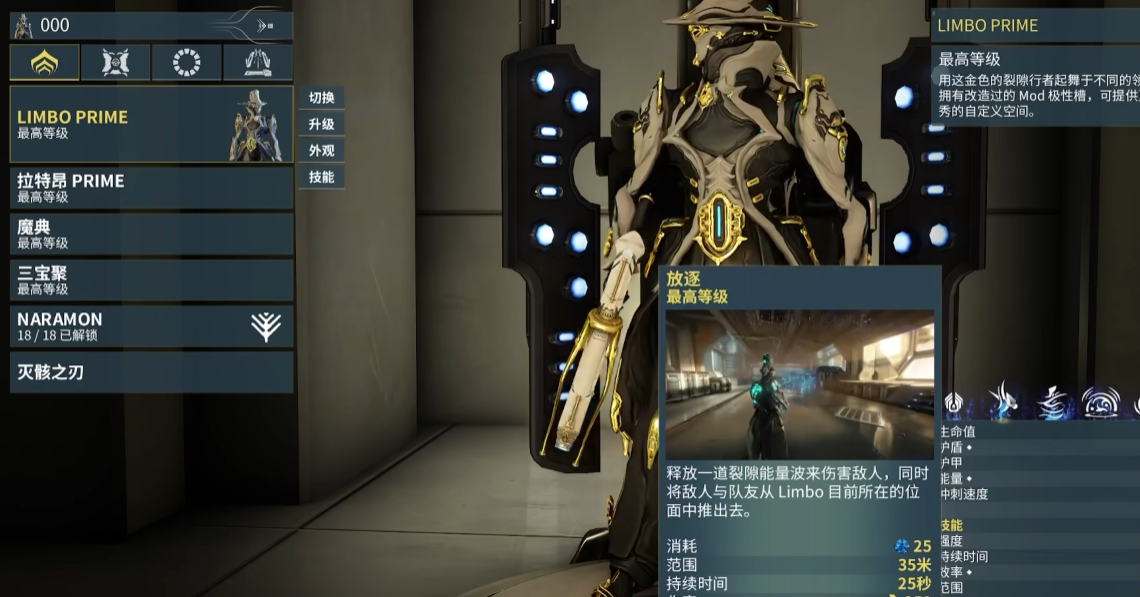Click the 切换 button
This screenshot has width=1140, height=597.
[x=321, y=98]
